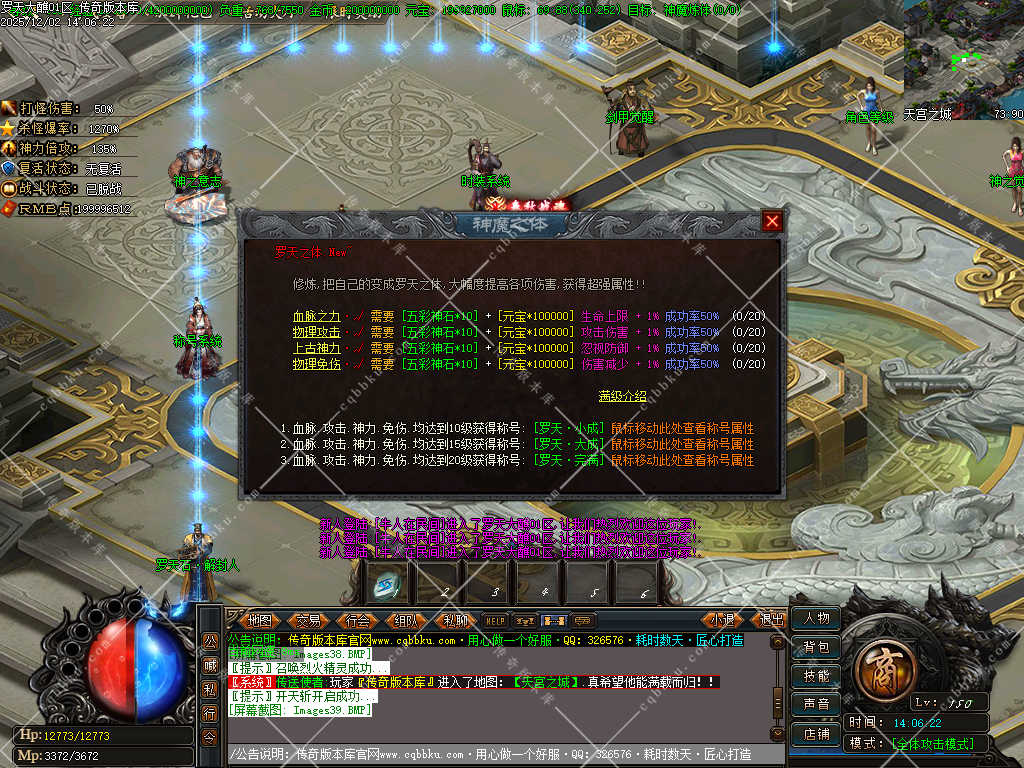Choose the 物理攻击 upgrade link
1024x768 pixels.
click(314, 332)
